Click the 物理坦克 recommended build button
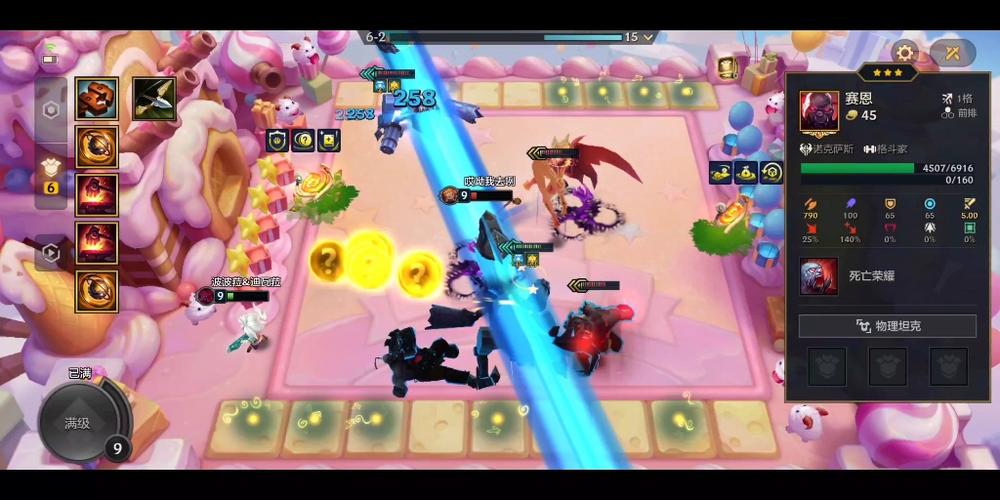Image resolution: width=1000 pixels, height=500 pixels. click(x=887, y=326)
